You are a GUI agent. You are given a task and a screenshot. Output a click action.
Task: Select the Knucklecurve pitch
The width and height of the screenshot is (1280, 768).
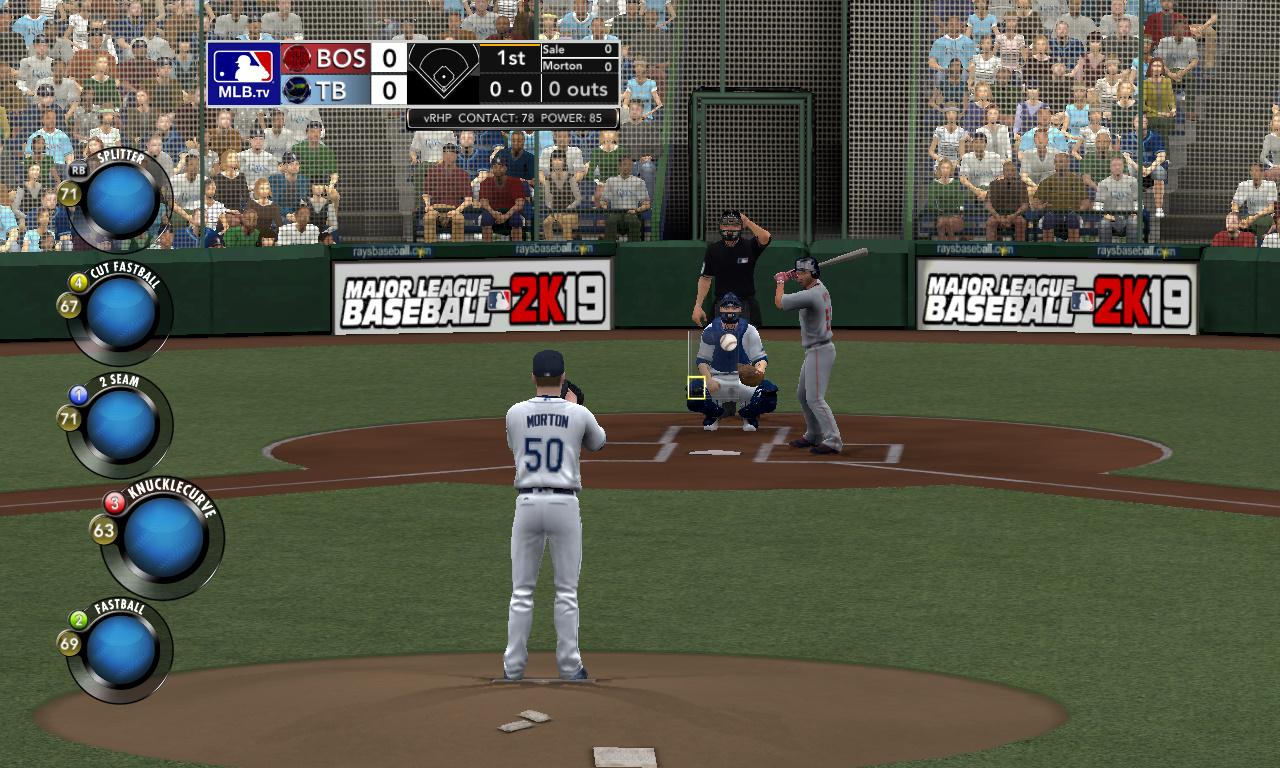(164, 538)
